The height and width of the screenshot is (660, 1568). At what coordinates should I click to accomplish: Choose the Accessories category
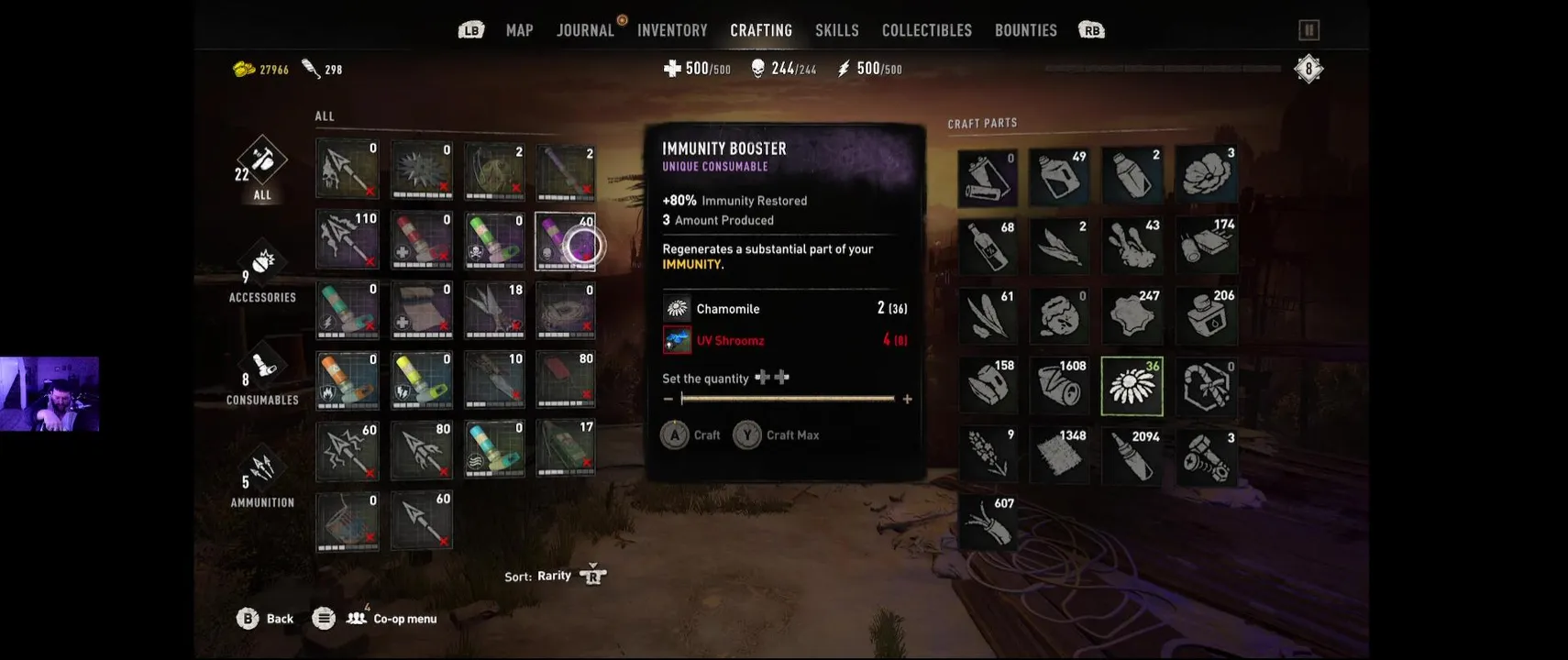pyautogui.click(x=262, y=272)
